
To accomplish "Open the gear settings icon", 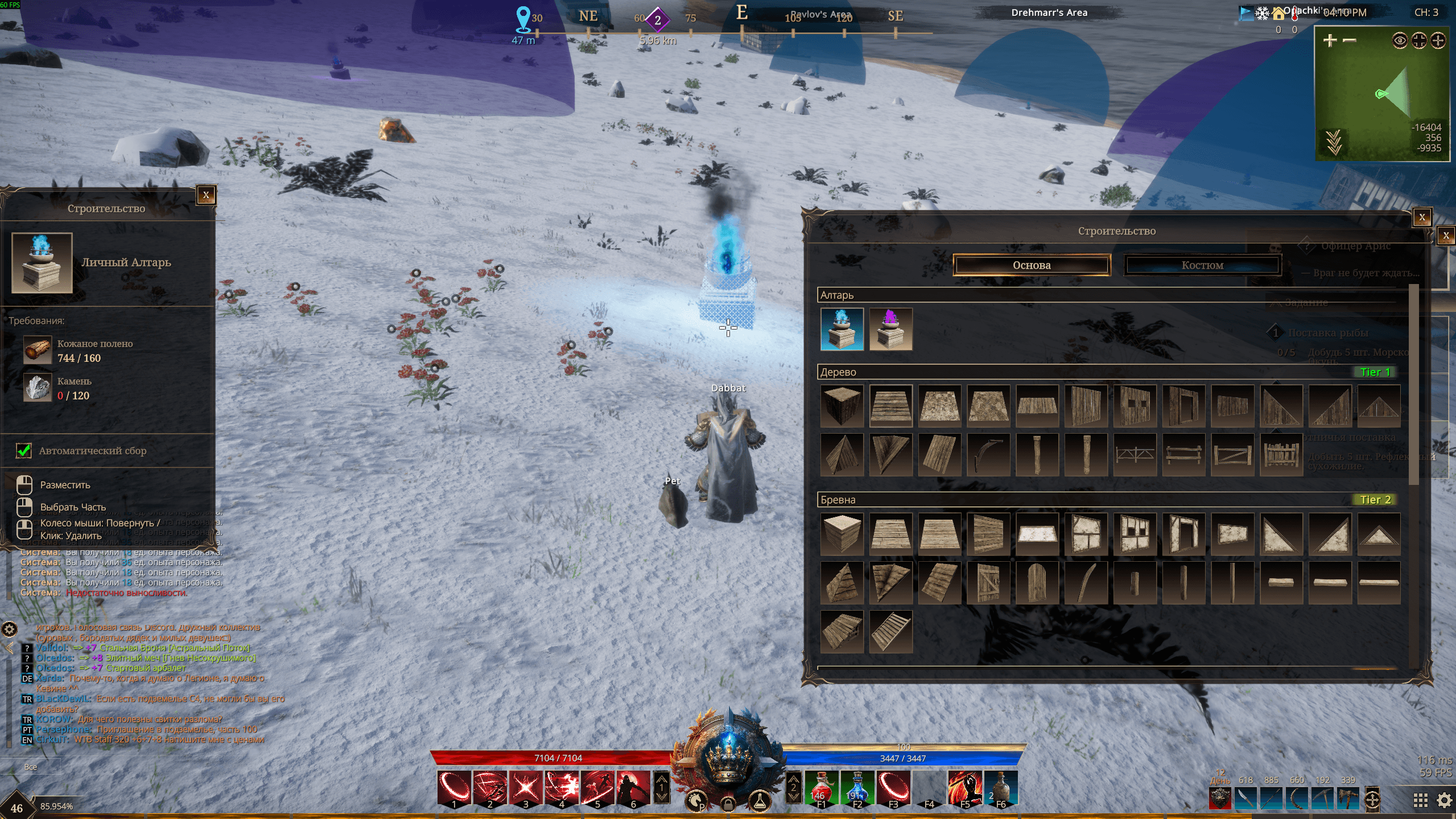I will pos(1444,800).
